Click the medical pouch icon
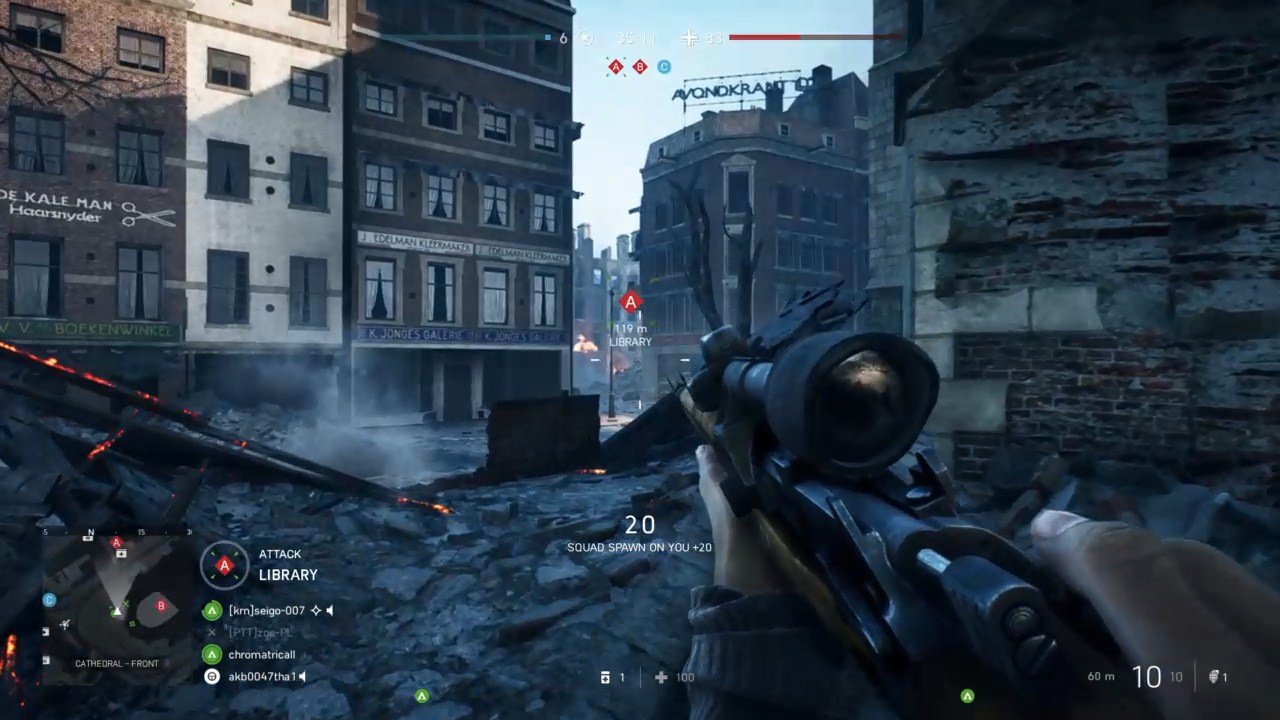The width and height of the screenshot is (1280, 720). (x=605, y=678)
